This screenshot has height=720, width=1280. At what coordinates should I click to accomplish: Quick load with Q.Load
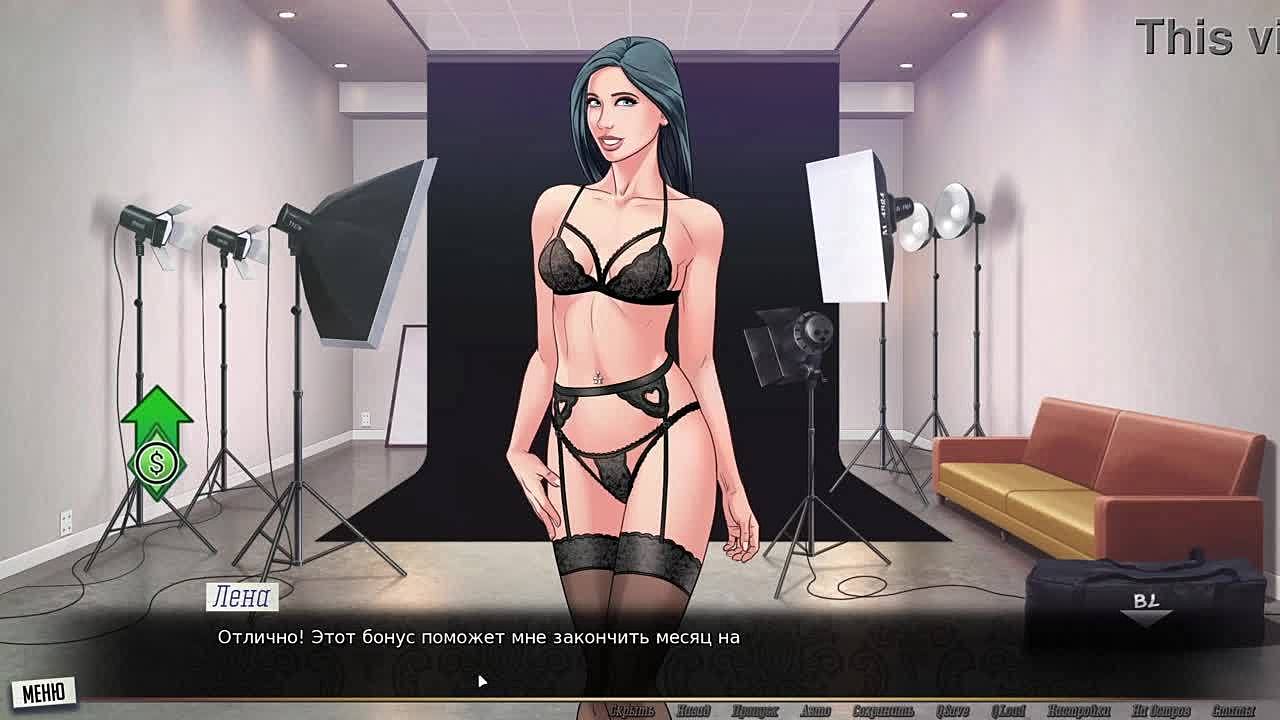(x=1008, y=711)
